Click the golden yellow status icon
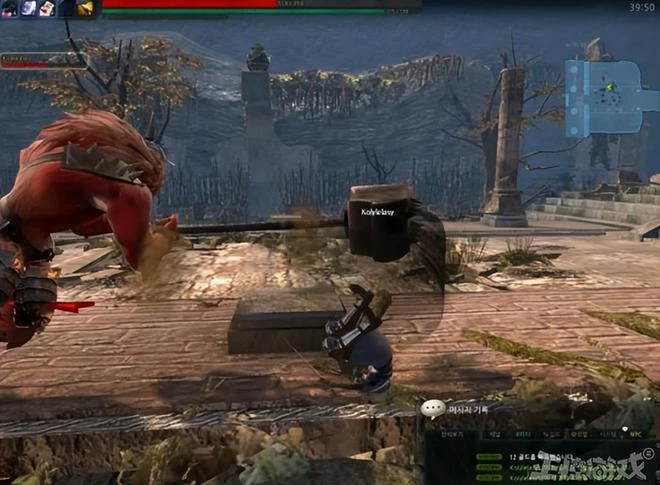Image resolution: width=660 pixels, height=485 pixels. (x=86, y=8)
